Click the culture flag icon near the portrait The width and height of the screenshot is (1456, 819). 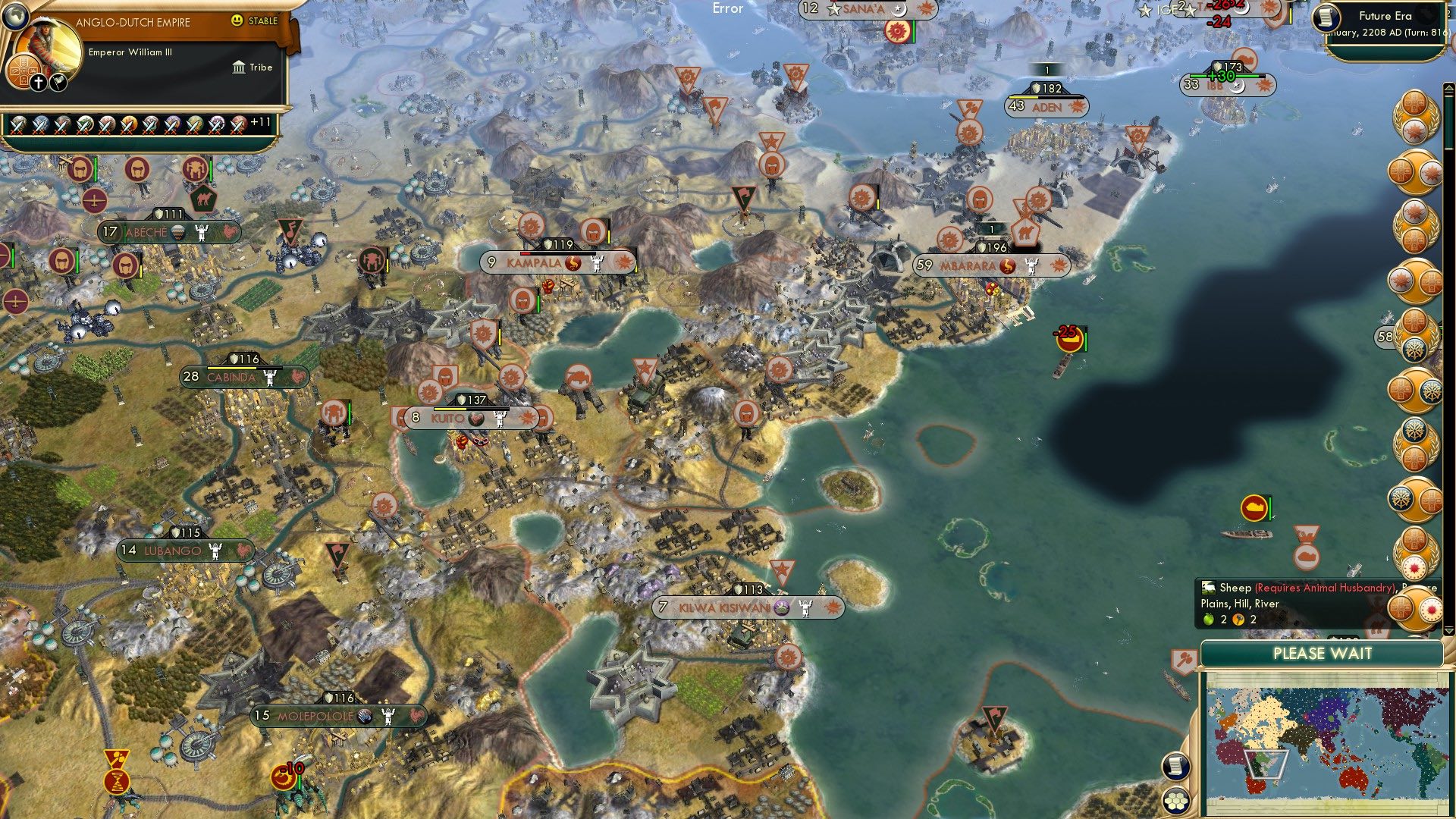(58, 82)
